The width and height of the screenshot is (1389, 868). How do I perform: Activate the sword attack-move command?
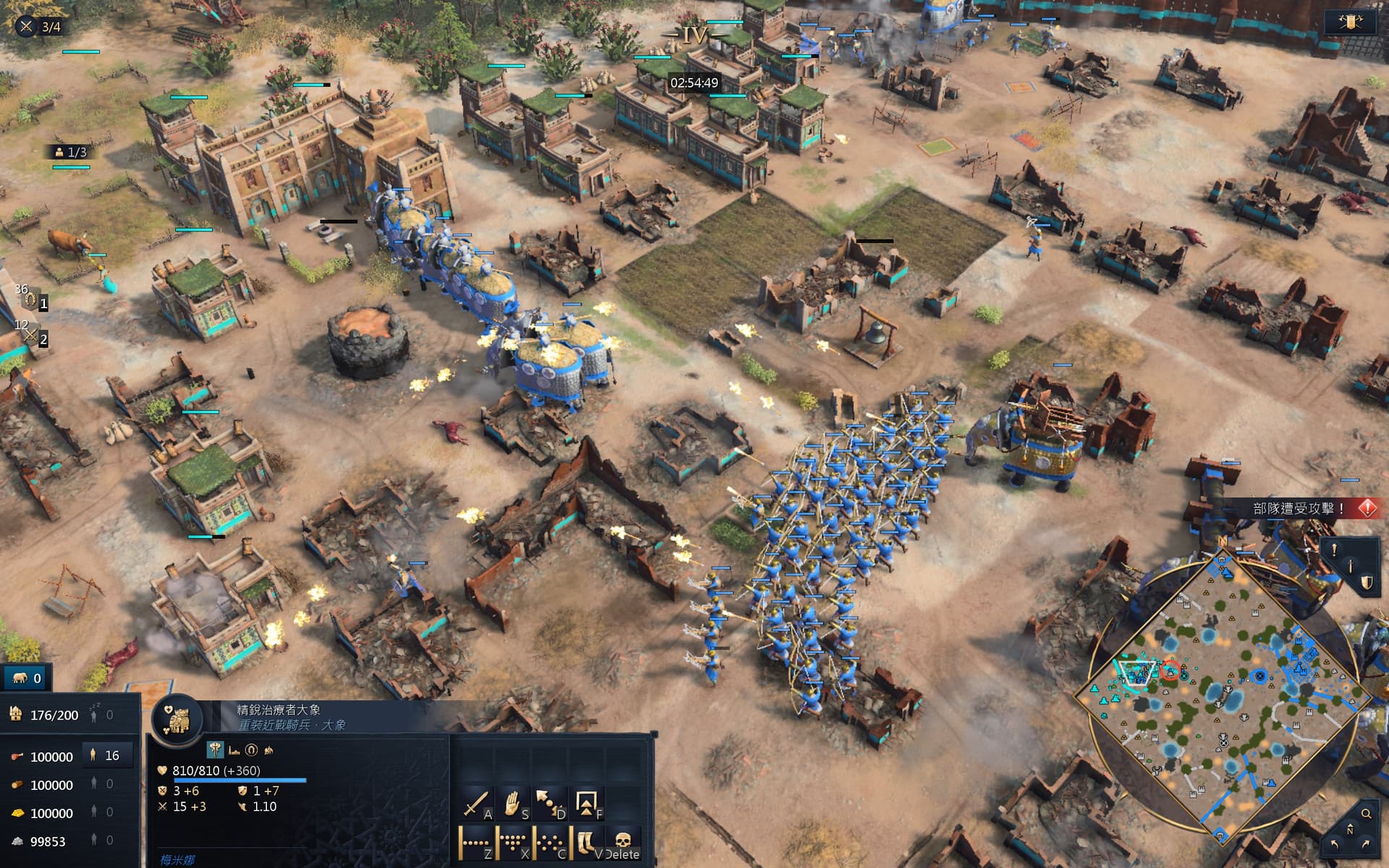[476, 804]
